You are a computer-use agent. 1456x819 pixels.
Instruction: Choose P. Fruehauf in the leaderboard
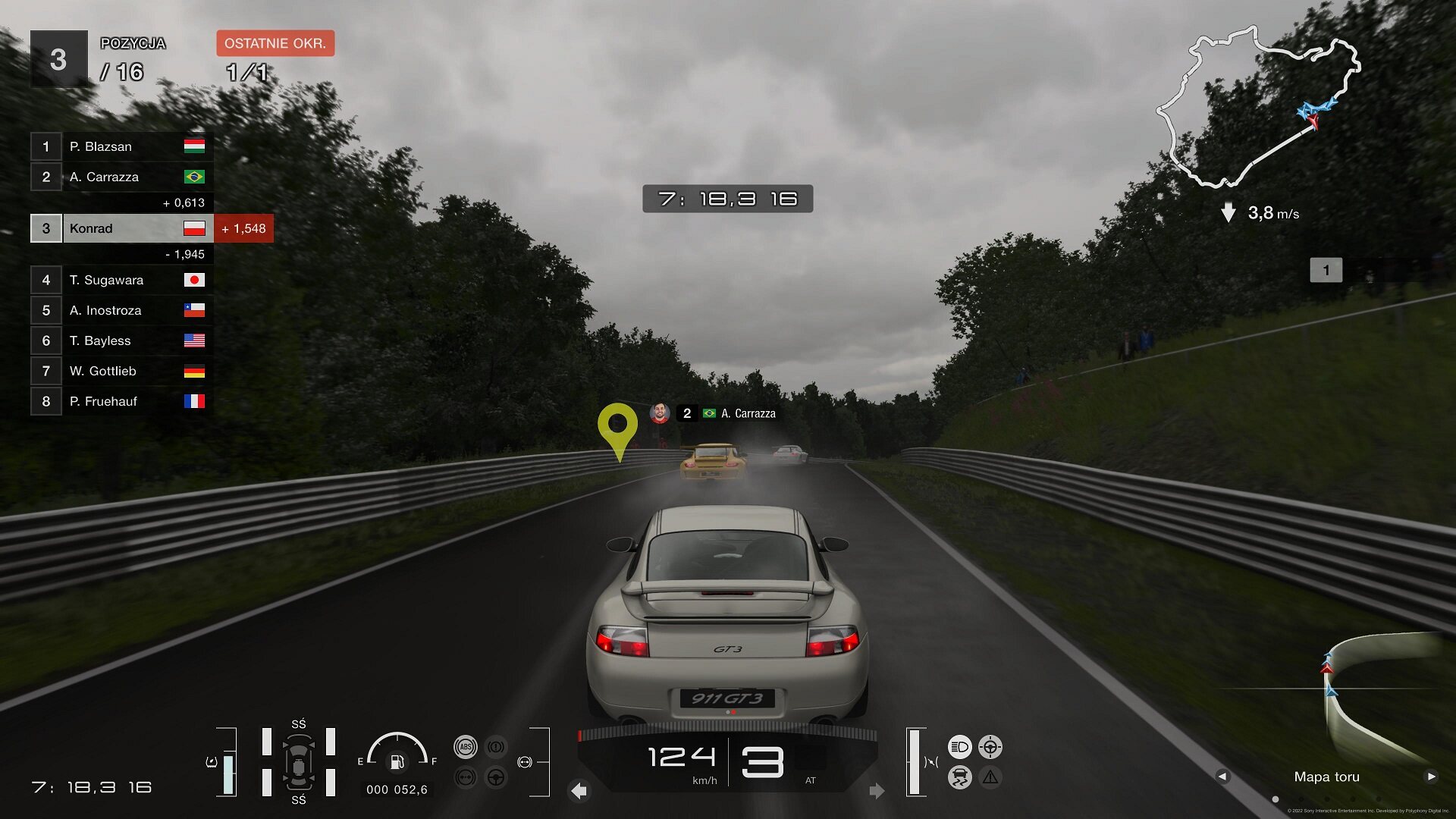tap(121, 401)
